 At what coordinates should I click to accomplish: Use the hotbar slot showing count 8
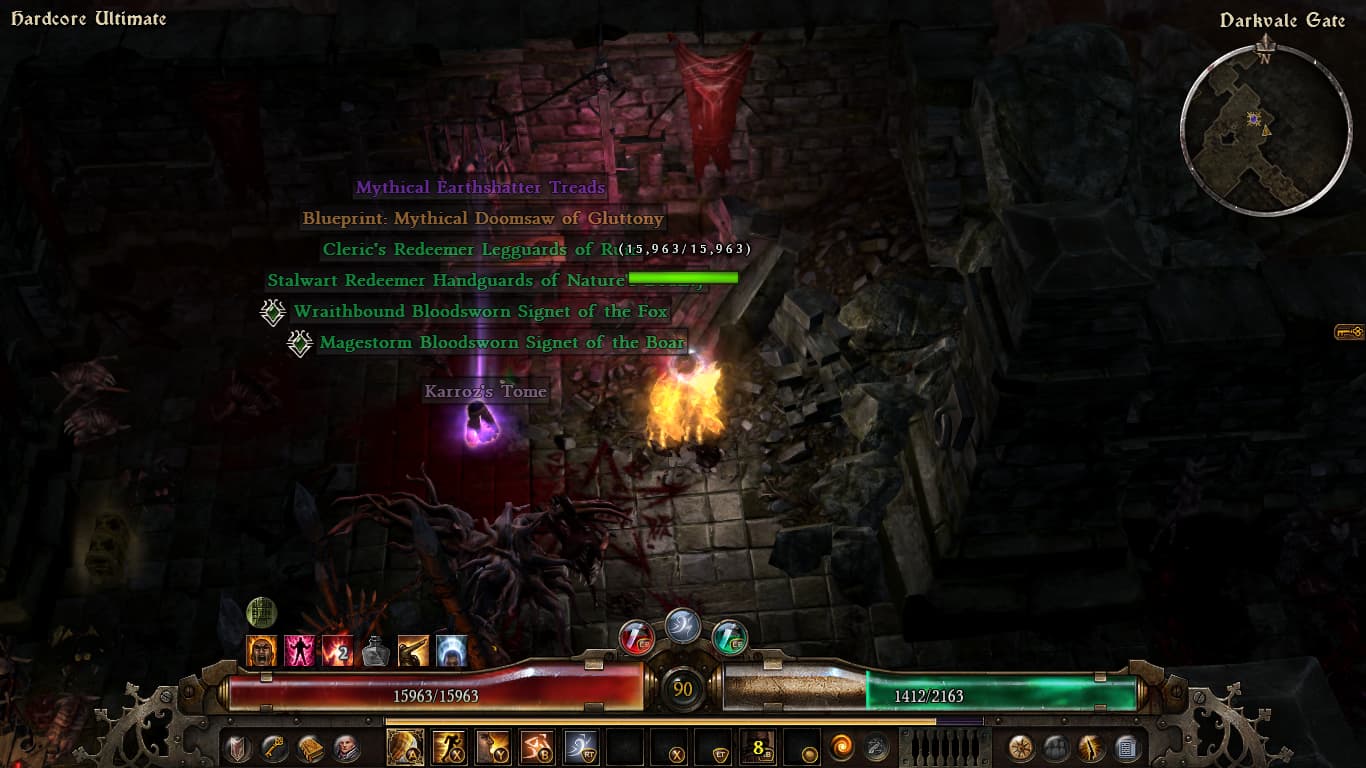[x=757, y=747]
